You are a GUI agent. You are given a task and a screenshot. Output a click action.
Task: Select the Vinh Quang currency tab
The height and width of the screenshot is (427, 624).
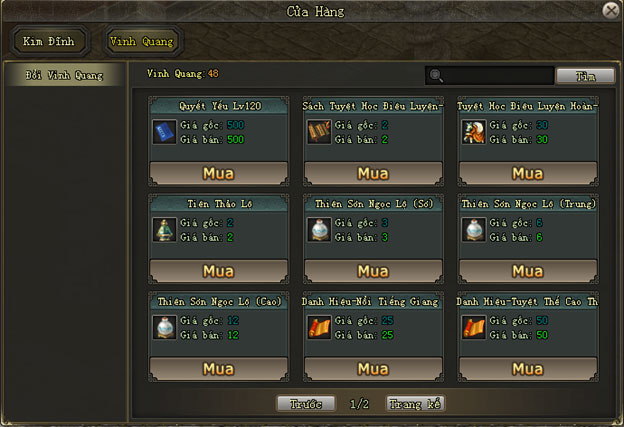click(140, 42)
